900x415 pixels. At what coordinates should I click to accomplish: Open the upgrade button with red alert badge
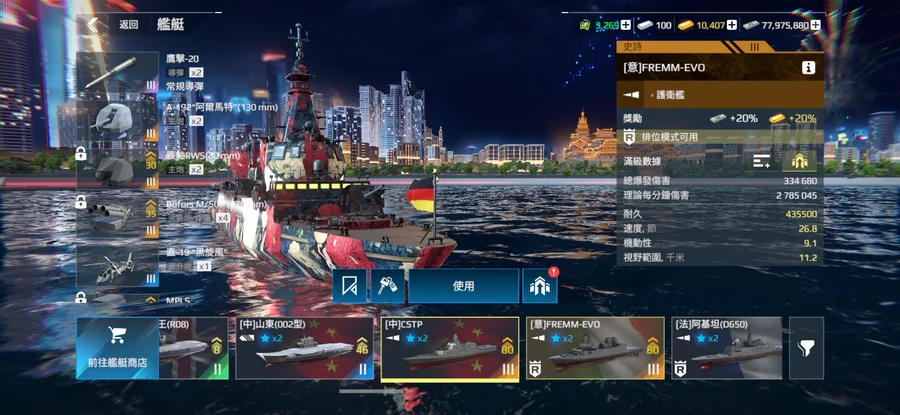click(539, 286)
